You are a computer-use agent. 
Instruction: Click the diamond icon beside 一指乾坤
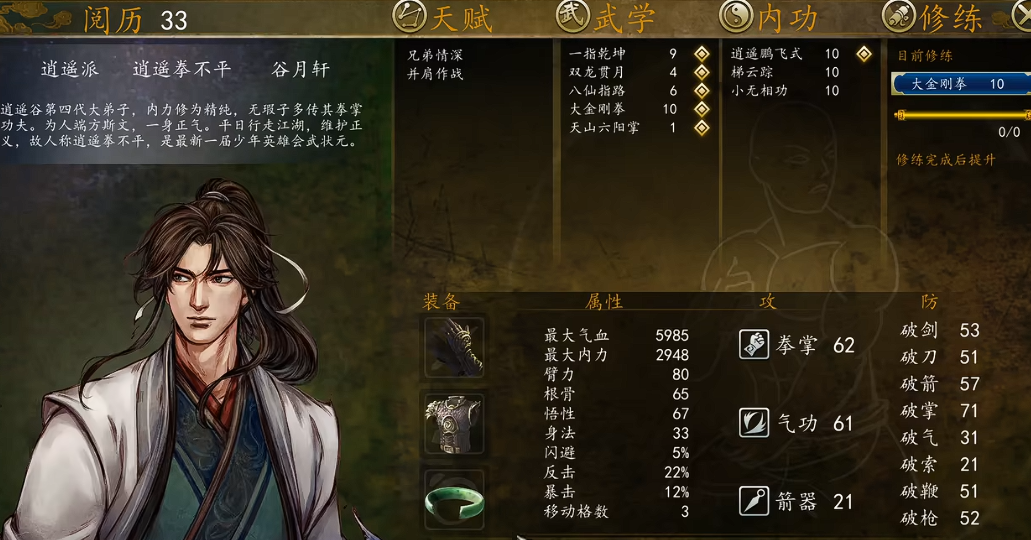coord(702,54)
